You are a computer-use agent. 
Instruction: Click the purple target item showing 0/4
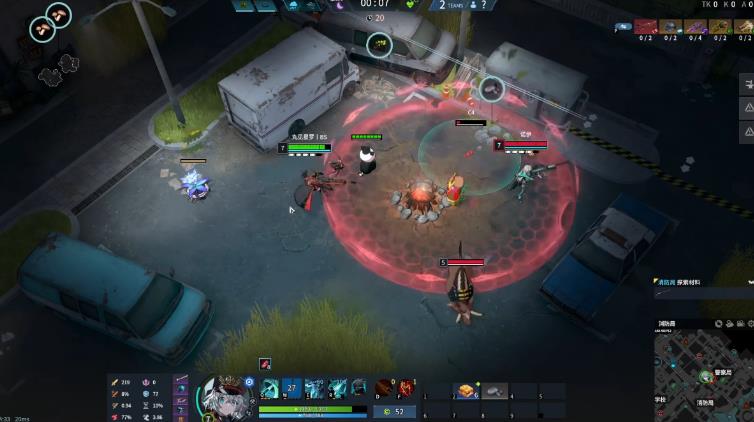695,27
